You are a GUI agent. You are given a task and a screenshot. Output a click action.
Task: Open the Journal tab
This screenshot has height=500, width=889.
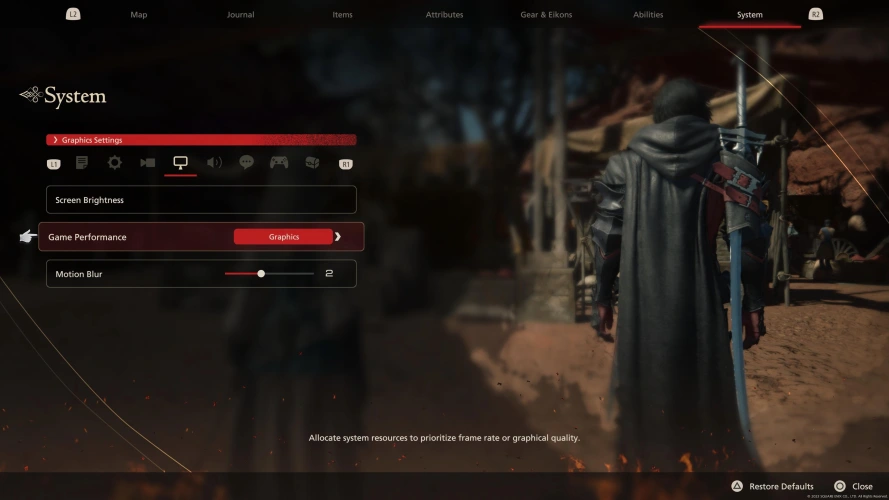click(240, 15)
